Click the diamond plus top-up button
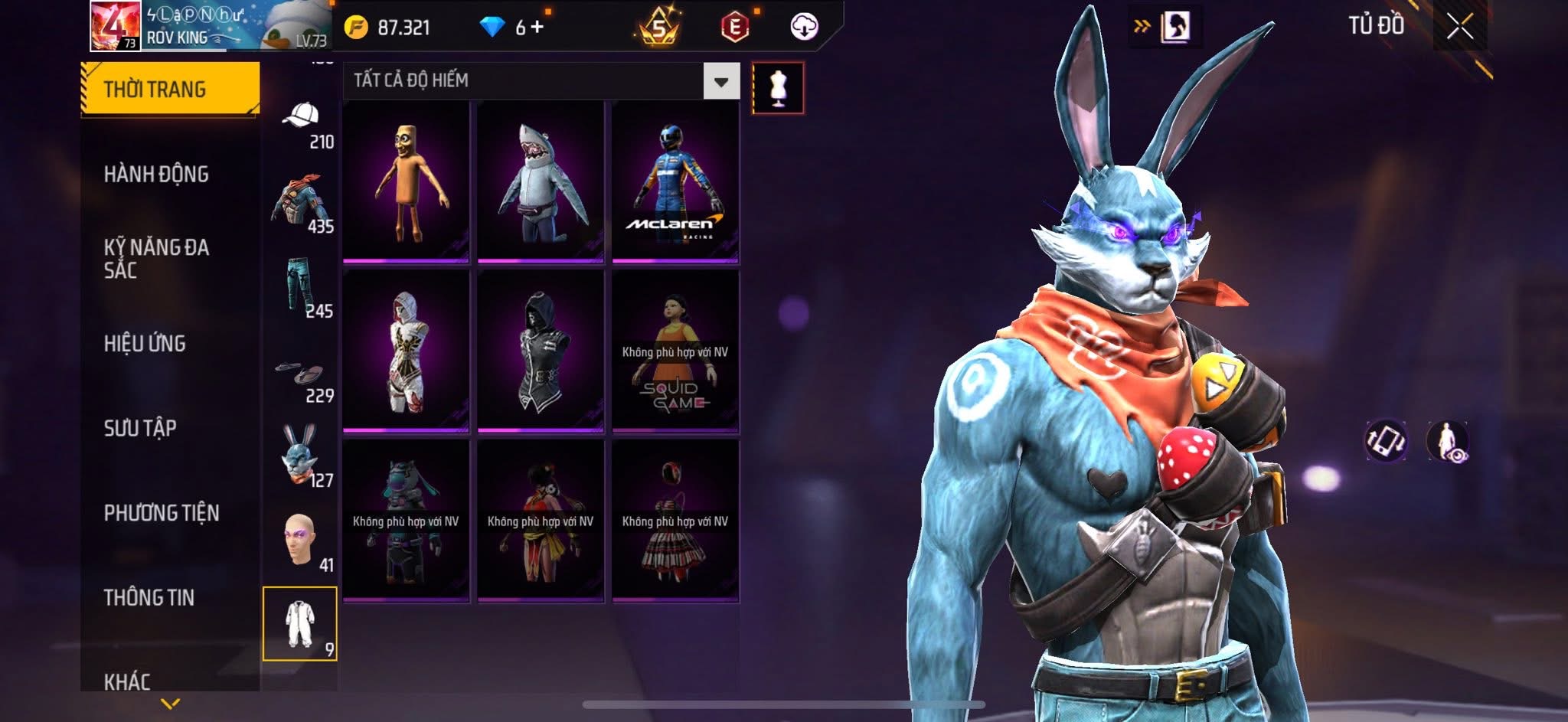 click(537, 28)
